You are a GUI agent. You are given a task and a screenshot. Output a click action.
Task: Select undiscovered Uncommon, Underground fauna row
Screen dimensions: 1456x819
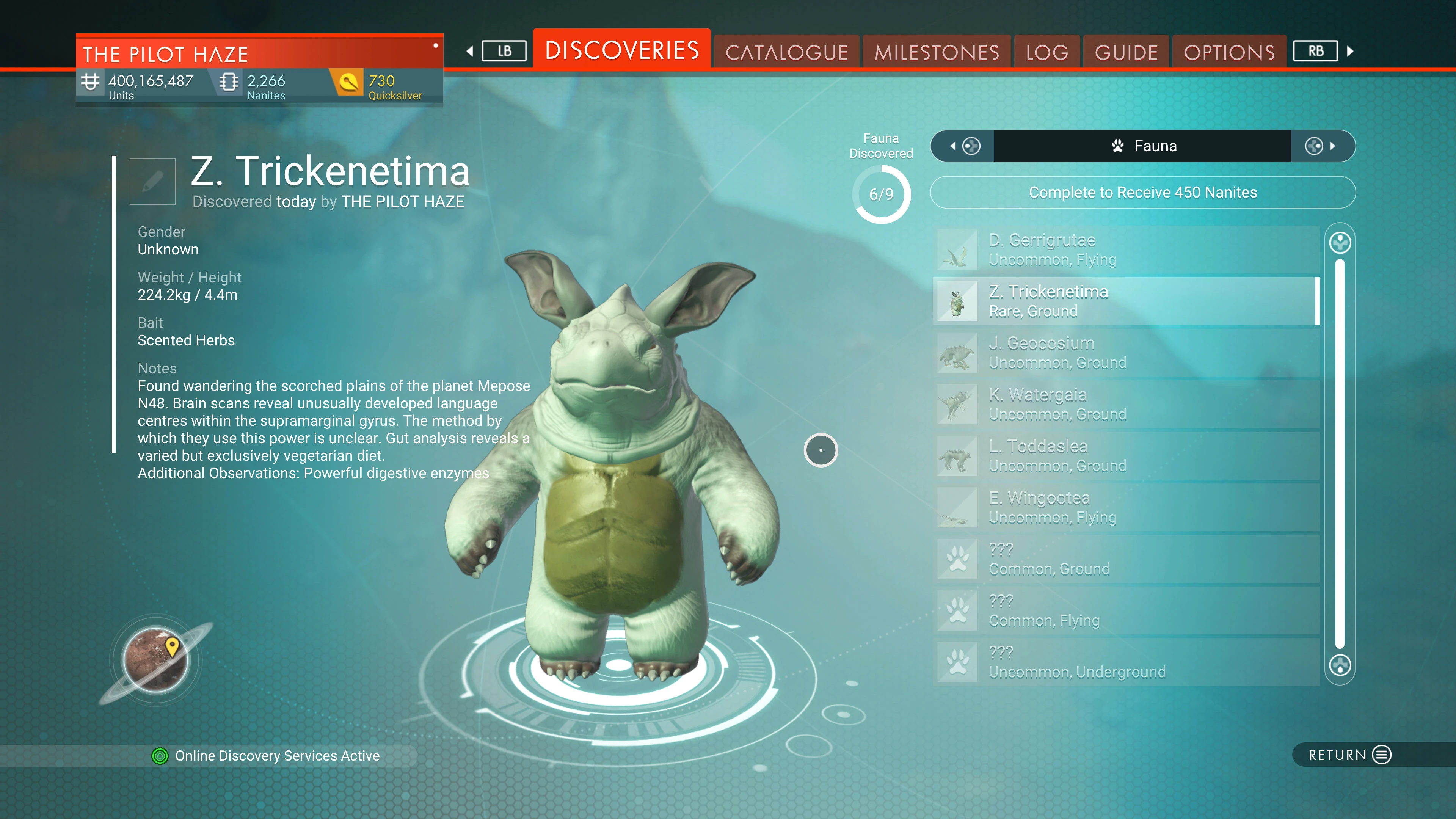(1127, 662)
